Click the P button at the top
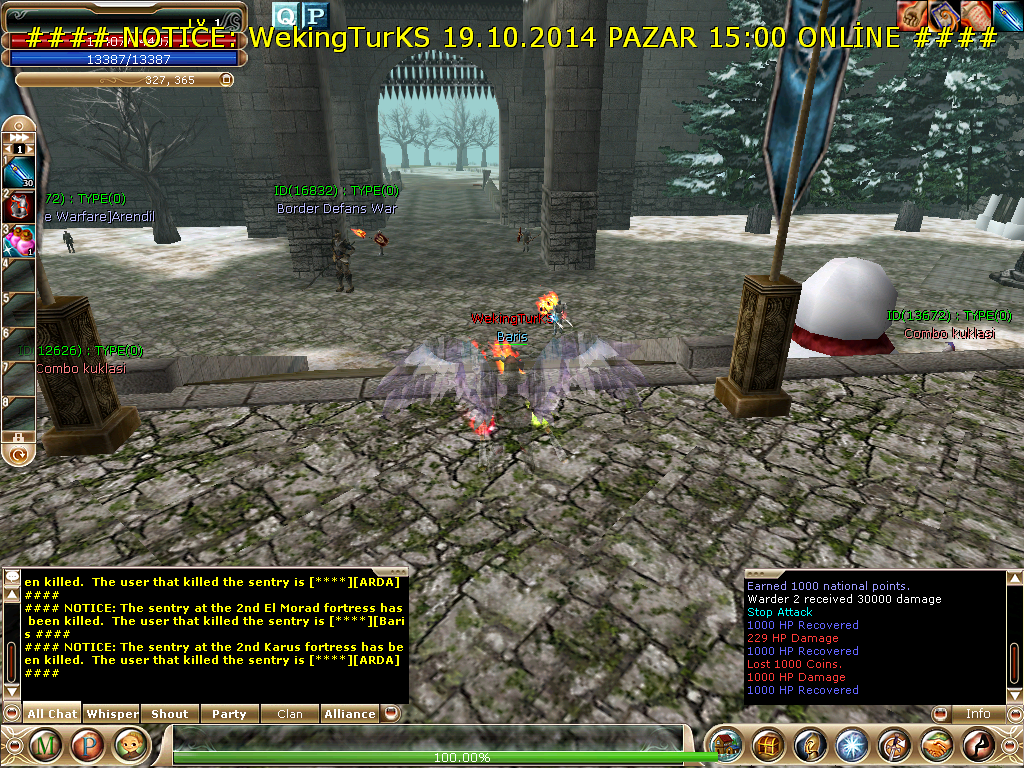This screenshot has height=768, width=1024. 315,15
